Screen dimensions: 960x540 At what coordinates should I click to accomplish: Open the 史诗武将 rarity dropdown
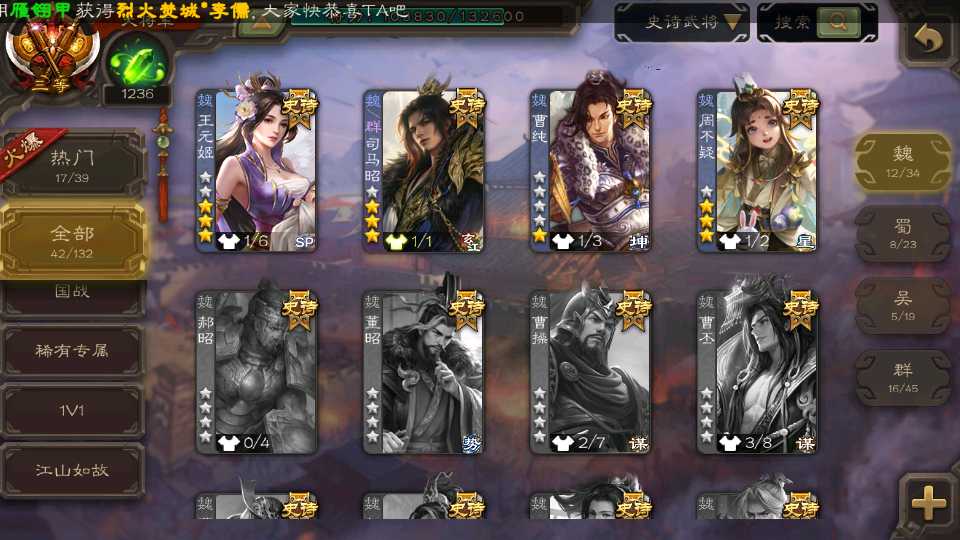[x=682, y=22]
